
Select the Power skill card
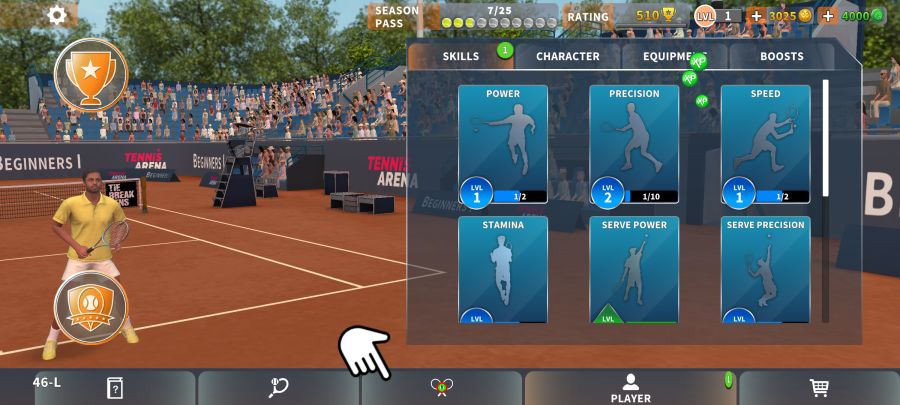coord(503,144)
